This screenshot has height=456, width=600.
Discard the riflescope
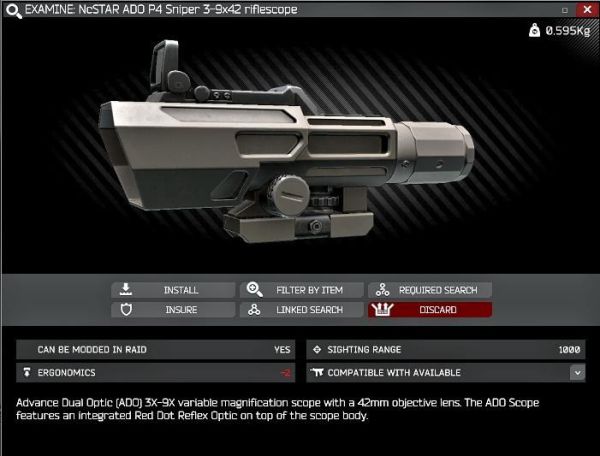pyautogui.click(x=430, y=310)
